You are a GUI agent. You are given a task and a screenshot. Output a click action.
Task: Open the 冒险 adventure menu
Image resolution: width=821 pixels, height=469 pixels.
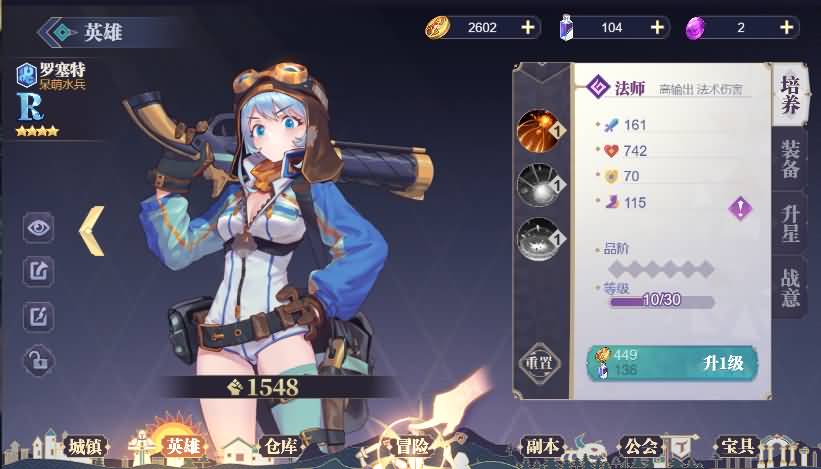coord(406,446)
